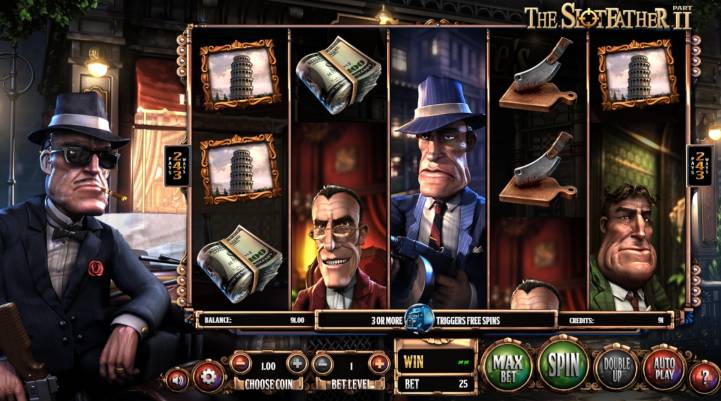Screen dimensions: 721x401
Task: Open the question mark help button
Action: (x=704, y=376)
